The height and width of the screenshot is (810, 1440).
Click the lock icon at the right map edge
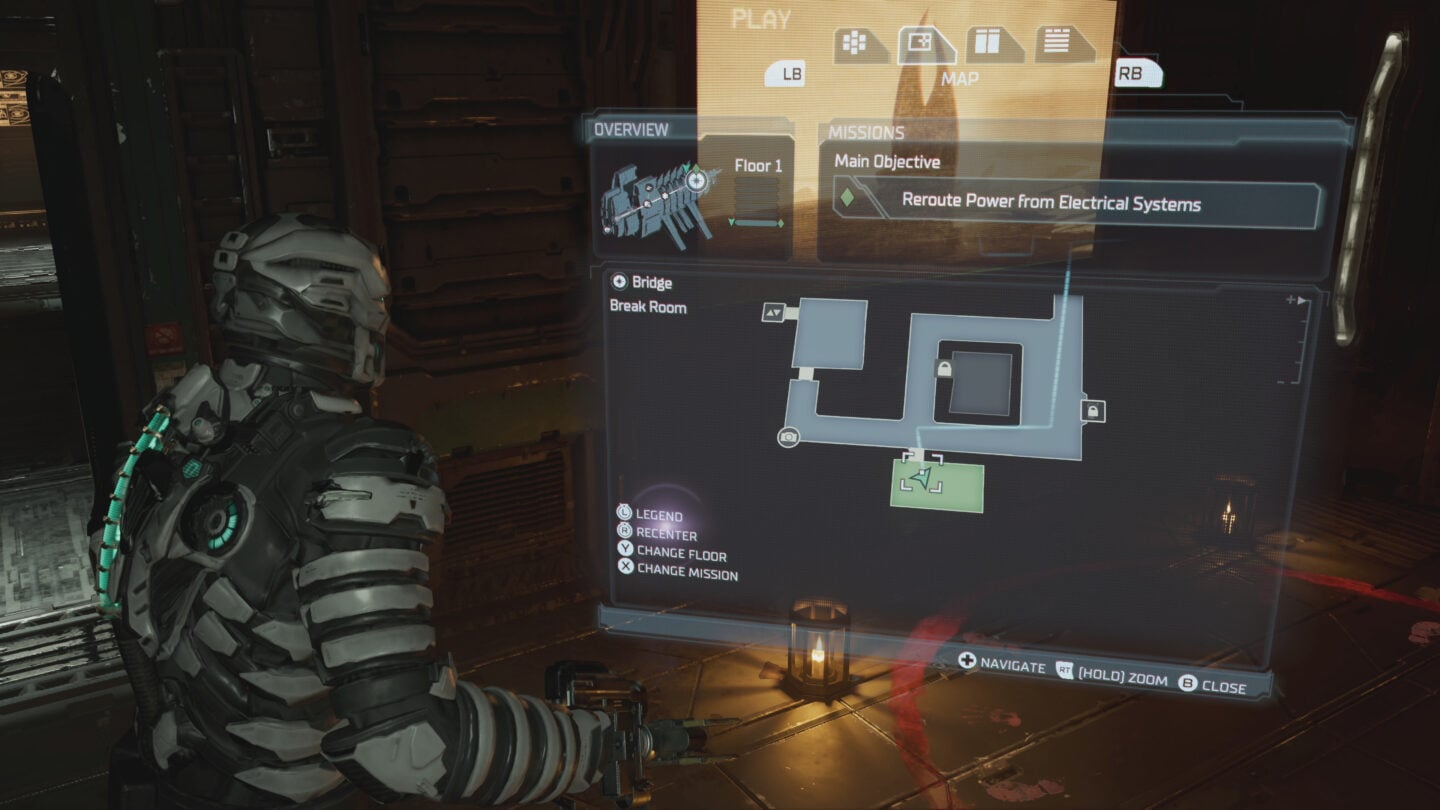1095,412
